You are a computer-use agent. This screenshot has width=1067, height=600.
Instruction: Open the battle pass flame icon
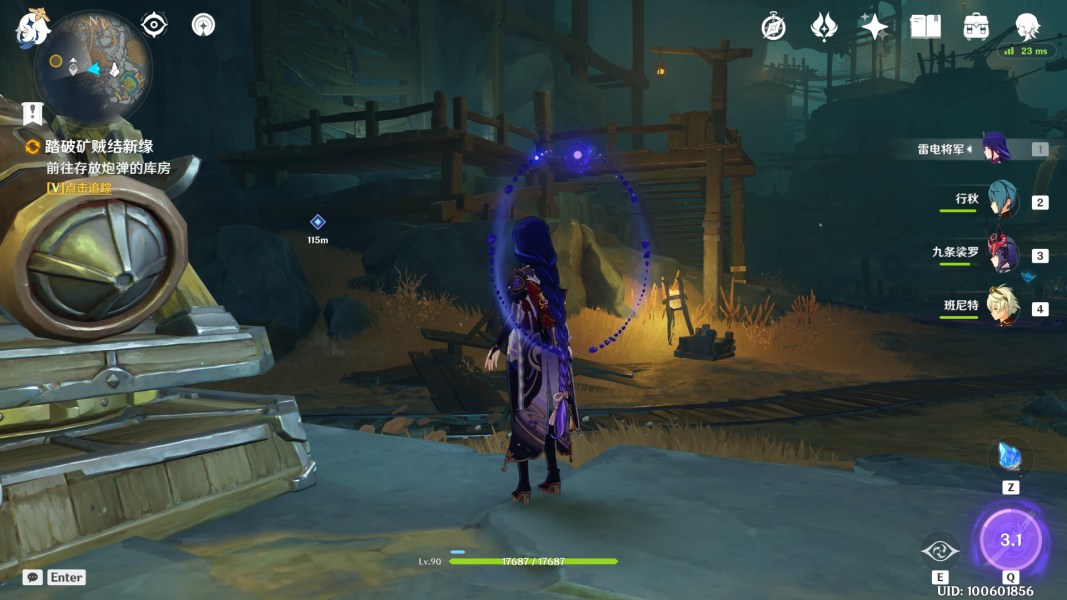point(824,27)
